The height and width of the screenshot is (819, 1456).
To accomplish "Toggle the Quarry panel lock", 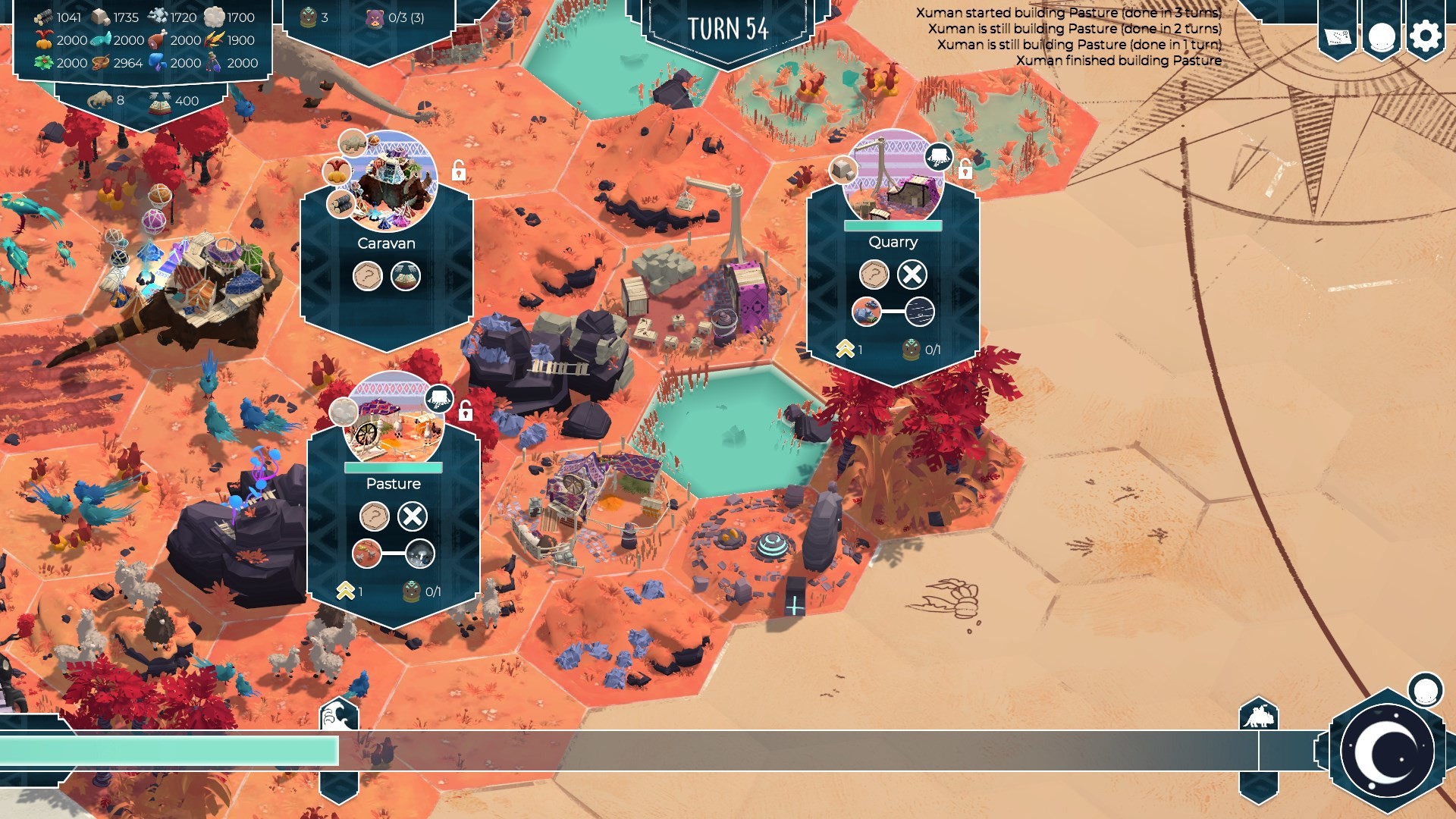I will click(x=965, y=170).
